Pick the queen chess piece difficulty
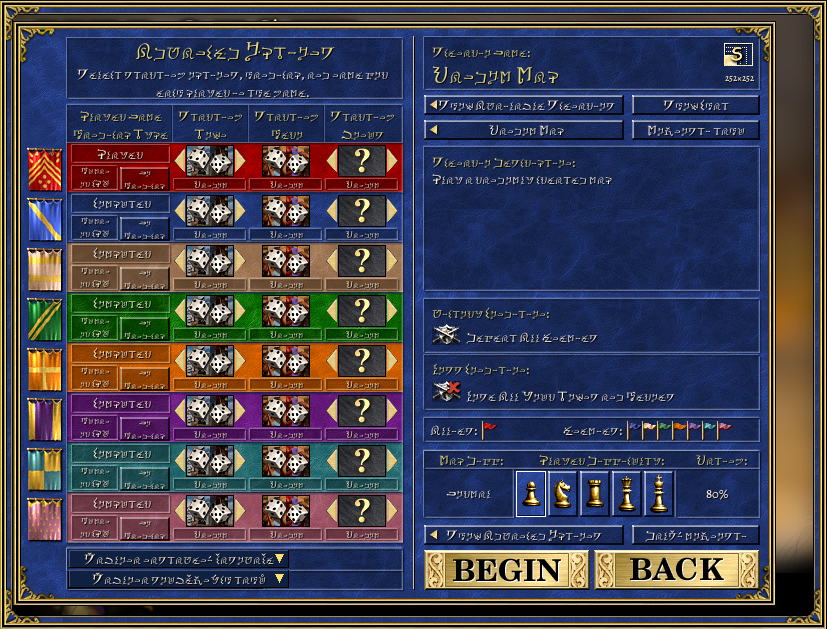The height and width of the screenshot is (629, 827). tap(627, 493)
